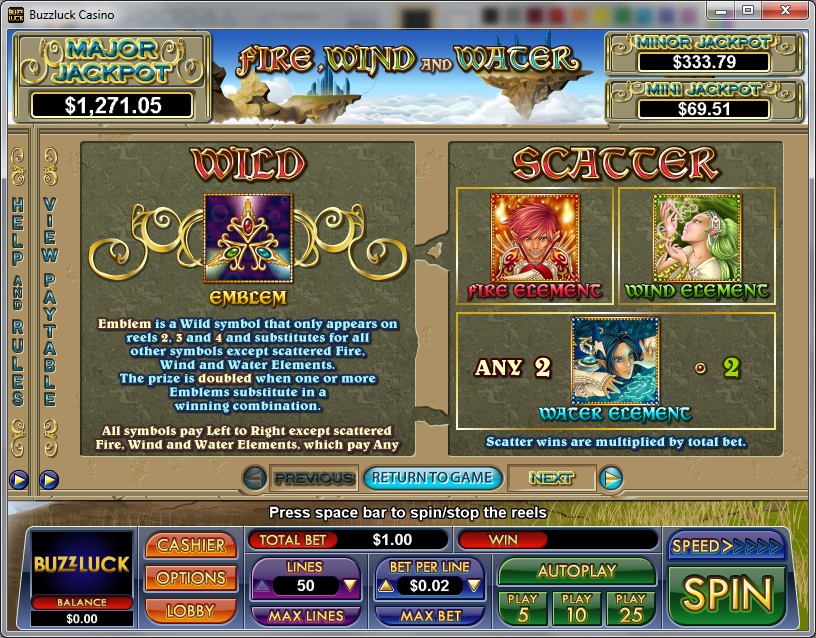
Task: Open the Options menu
Action: 190,578
